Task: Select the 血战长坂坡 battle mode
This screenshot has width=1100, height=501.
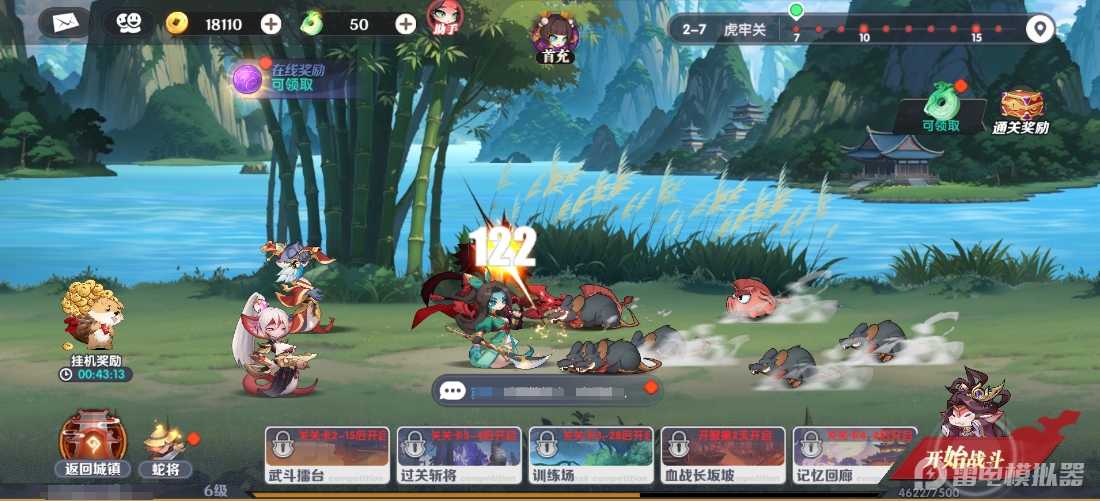Action: point(721,456)
